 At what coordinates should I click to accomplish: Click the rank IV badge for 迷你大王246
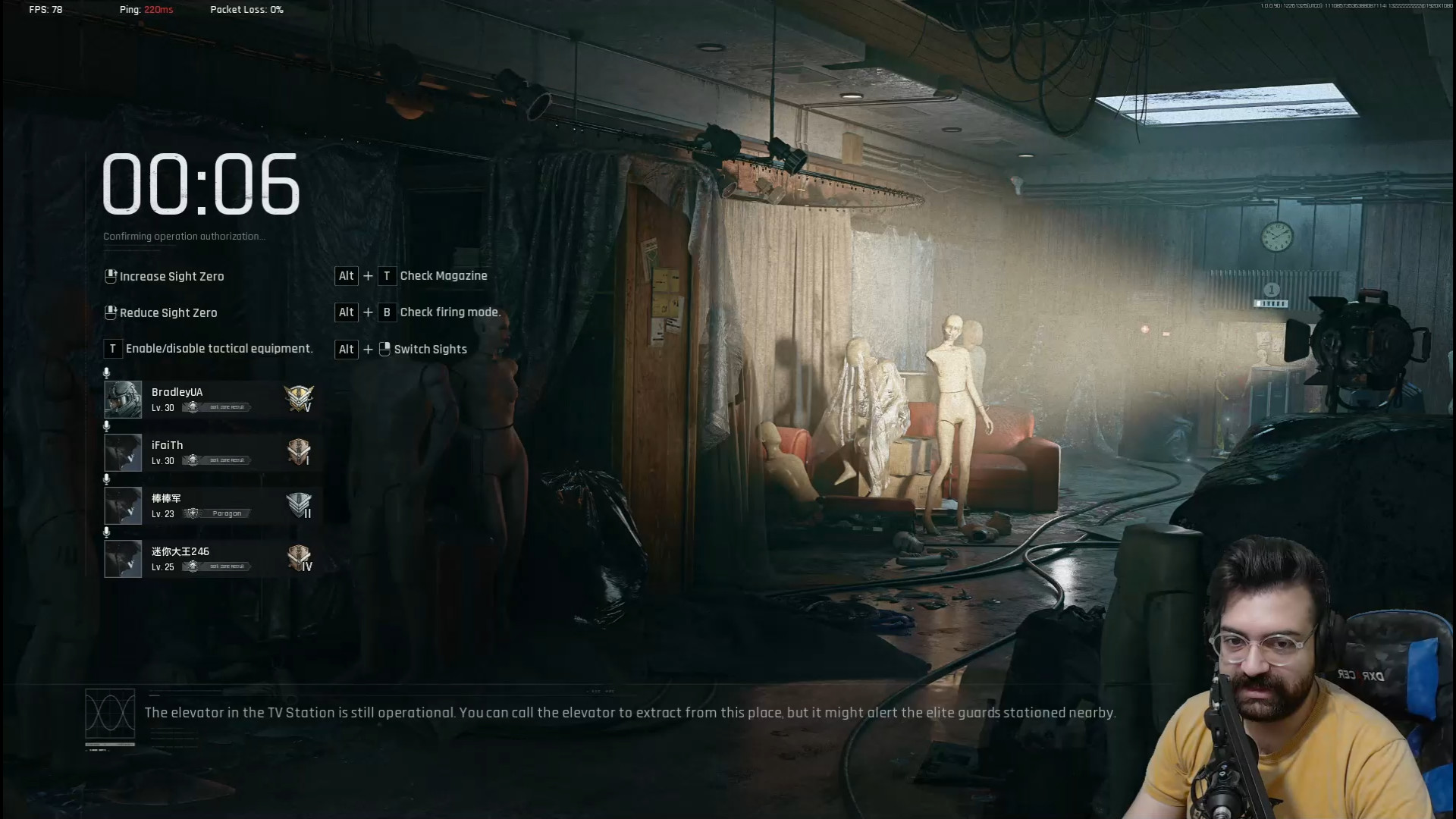(x=299, y=558)
